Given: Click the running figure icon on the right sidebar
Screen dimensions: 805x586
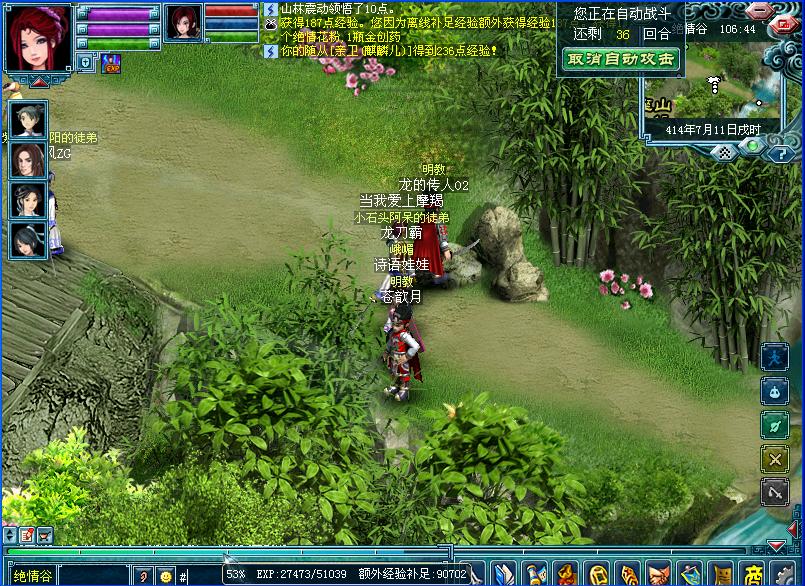Looking at the screenshot, I should click(775, 357).
